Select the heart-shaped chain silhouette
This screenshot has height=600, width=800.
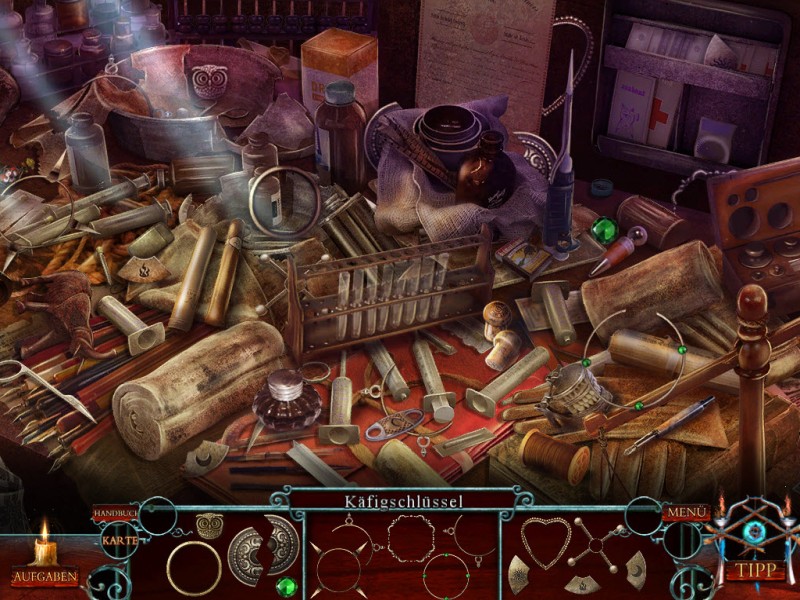pyautogui.click(x=543, y=543)
